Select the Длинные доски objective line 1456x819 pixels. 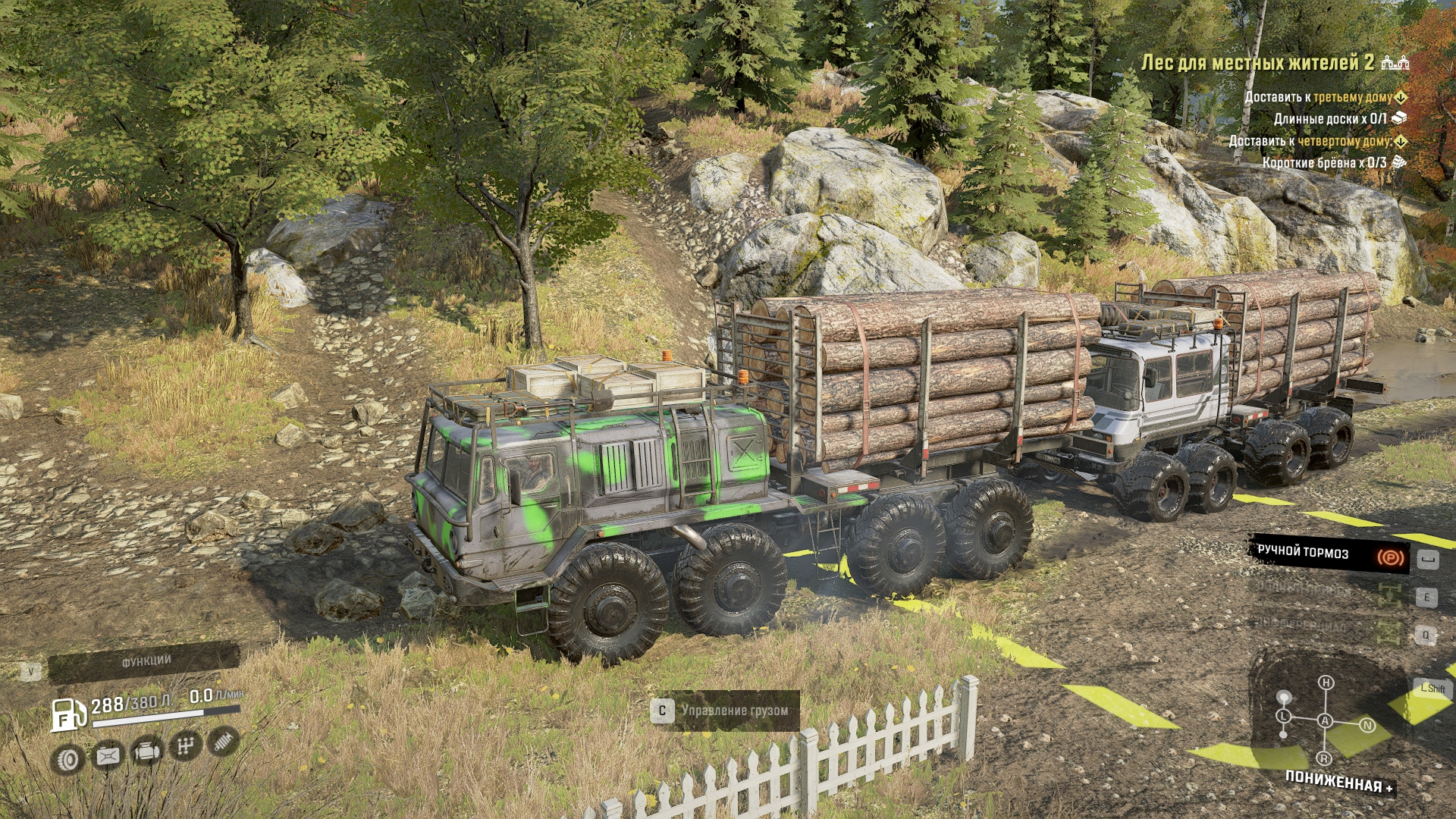tap(1330, 119)
